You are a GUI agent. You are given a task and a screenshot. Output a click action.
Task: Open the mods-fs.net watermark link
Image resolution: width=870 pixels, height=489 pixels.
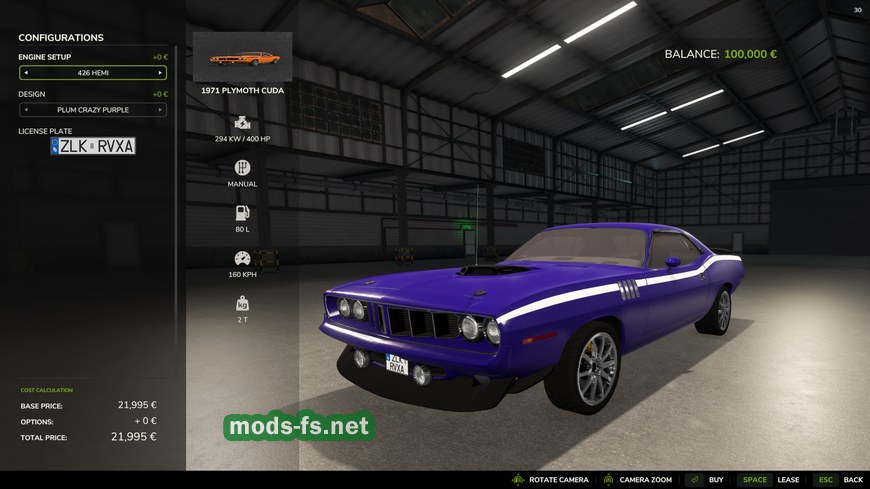pyautogui.click(x=299, y=427)
